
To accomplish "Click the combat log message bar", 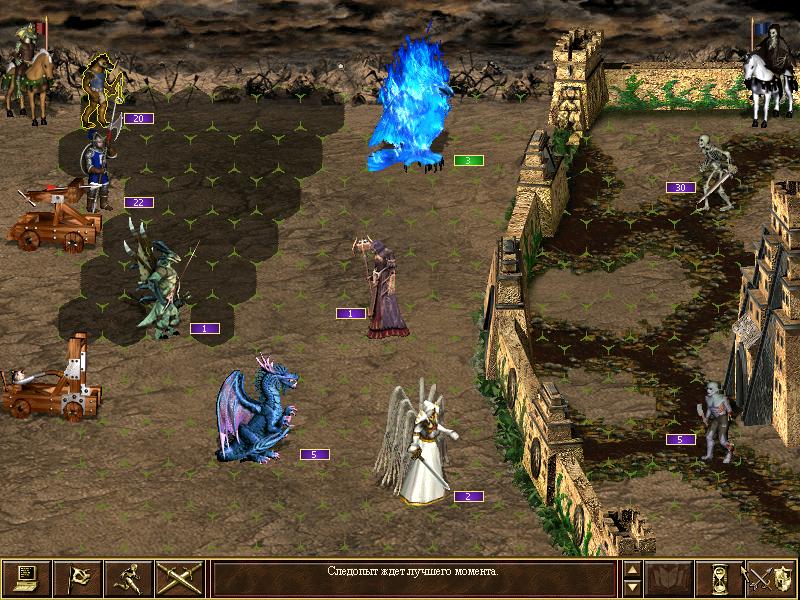I will coord(413,577).
